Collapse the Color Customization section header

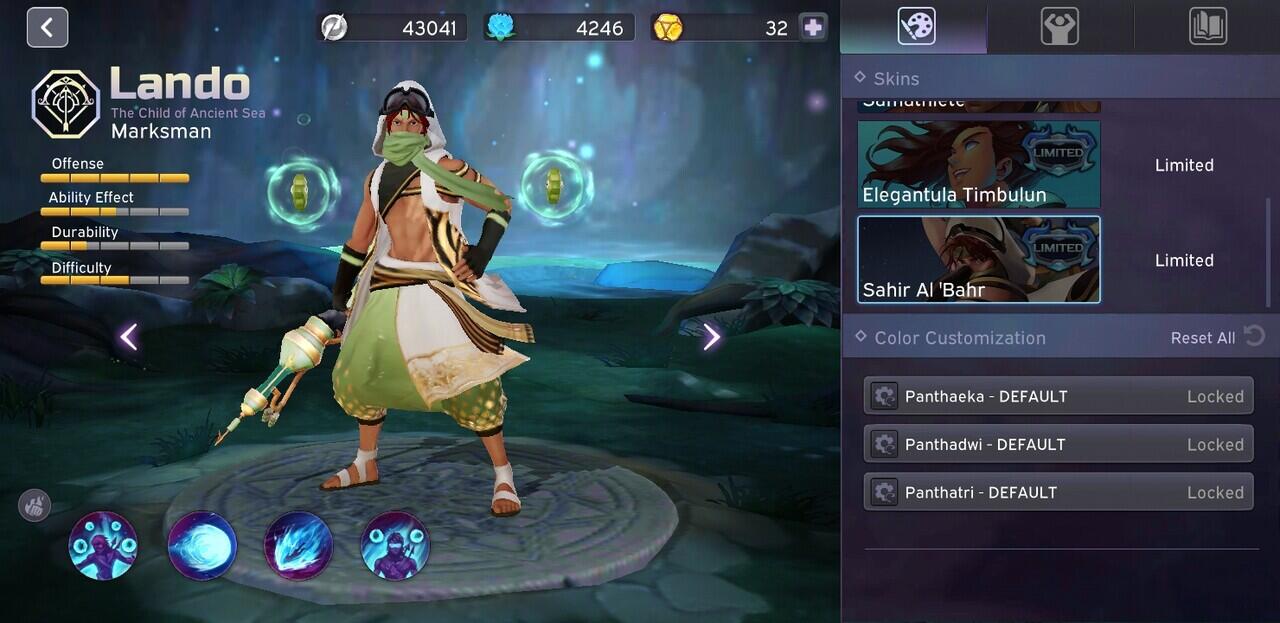(959, 338)
